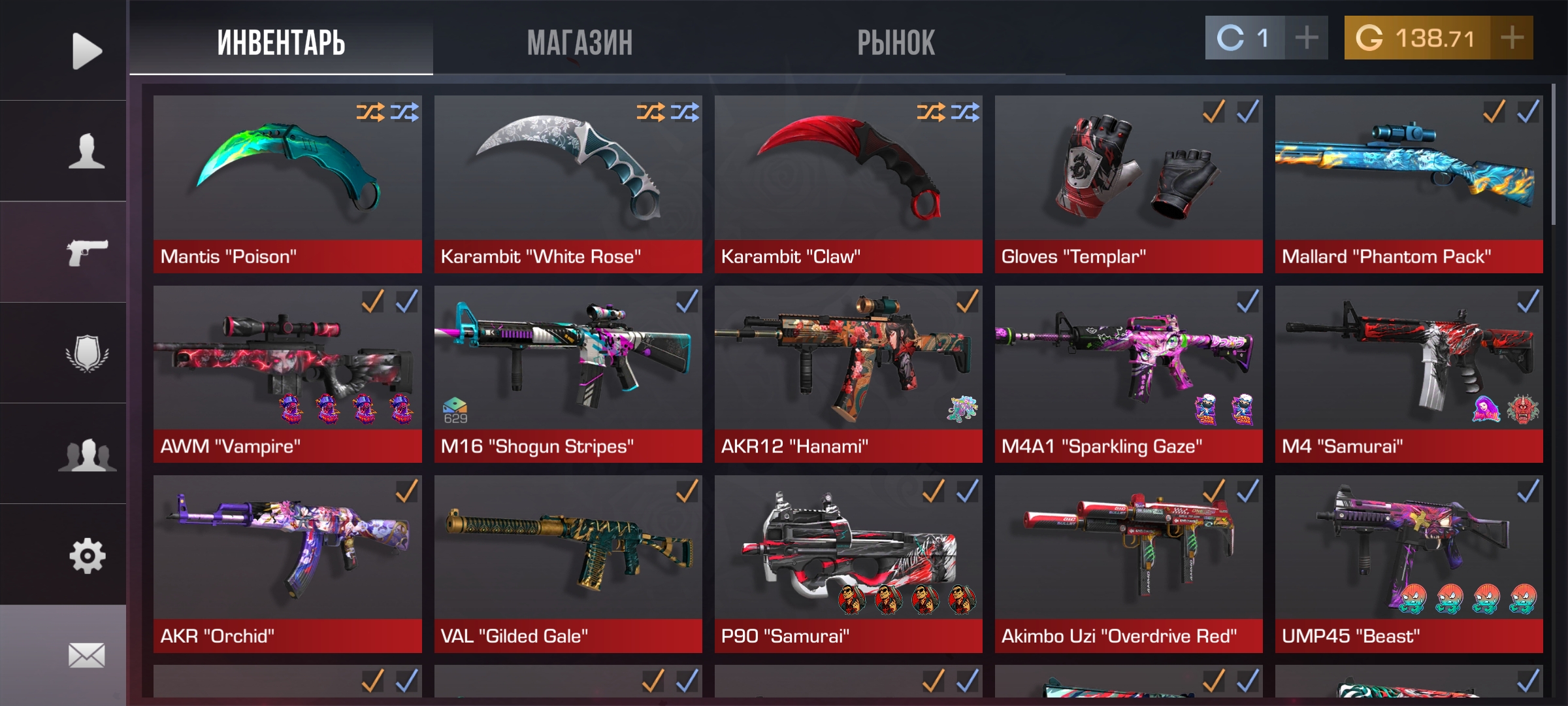Pick the P90 "Samurai" skin

848,563
